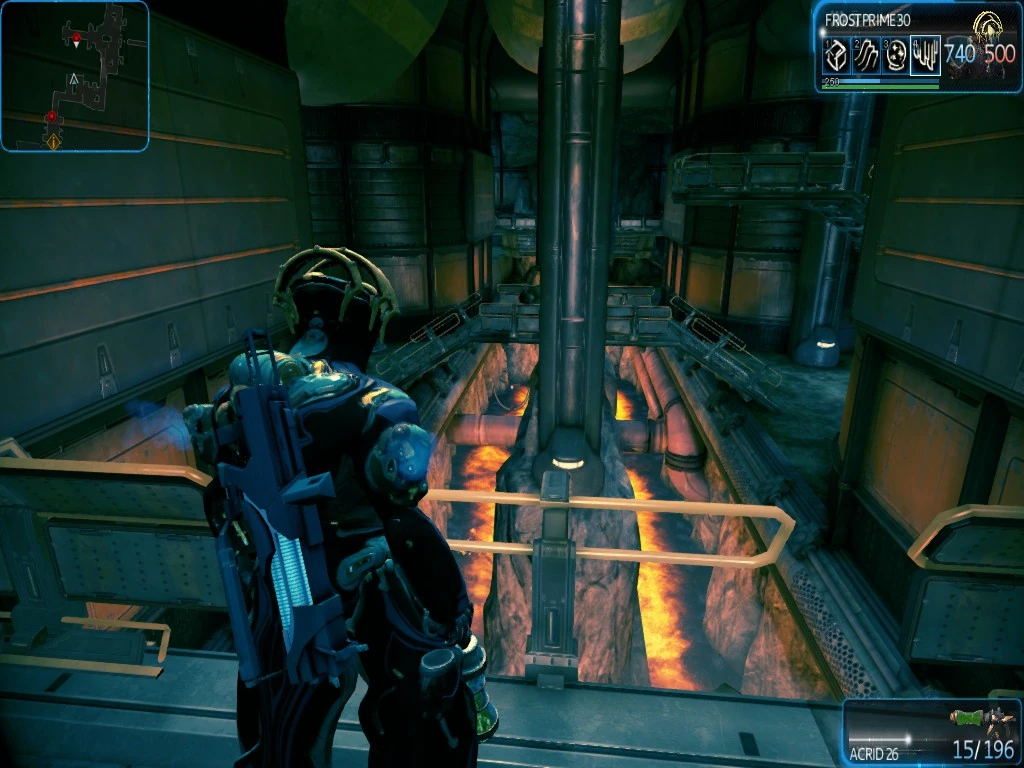Click the golden Frost Prime helmet emblem
Image resolution: width=1024 pixels, height=768 pixels.
pyautogui.click(x=988, y=27)
